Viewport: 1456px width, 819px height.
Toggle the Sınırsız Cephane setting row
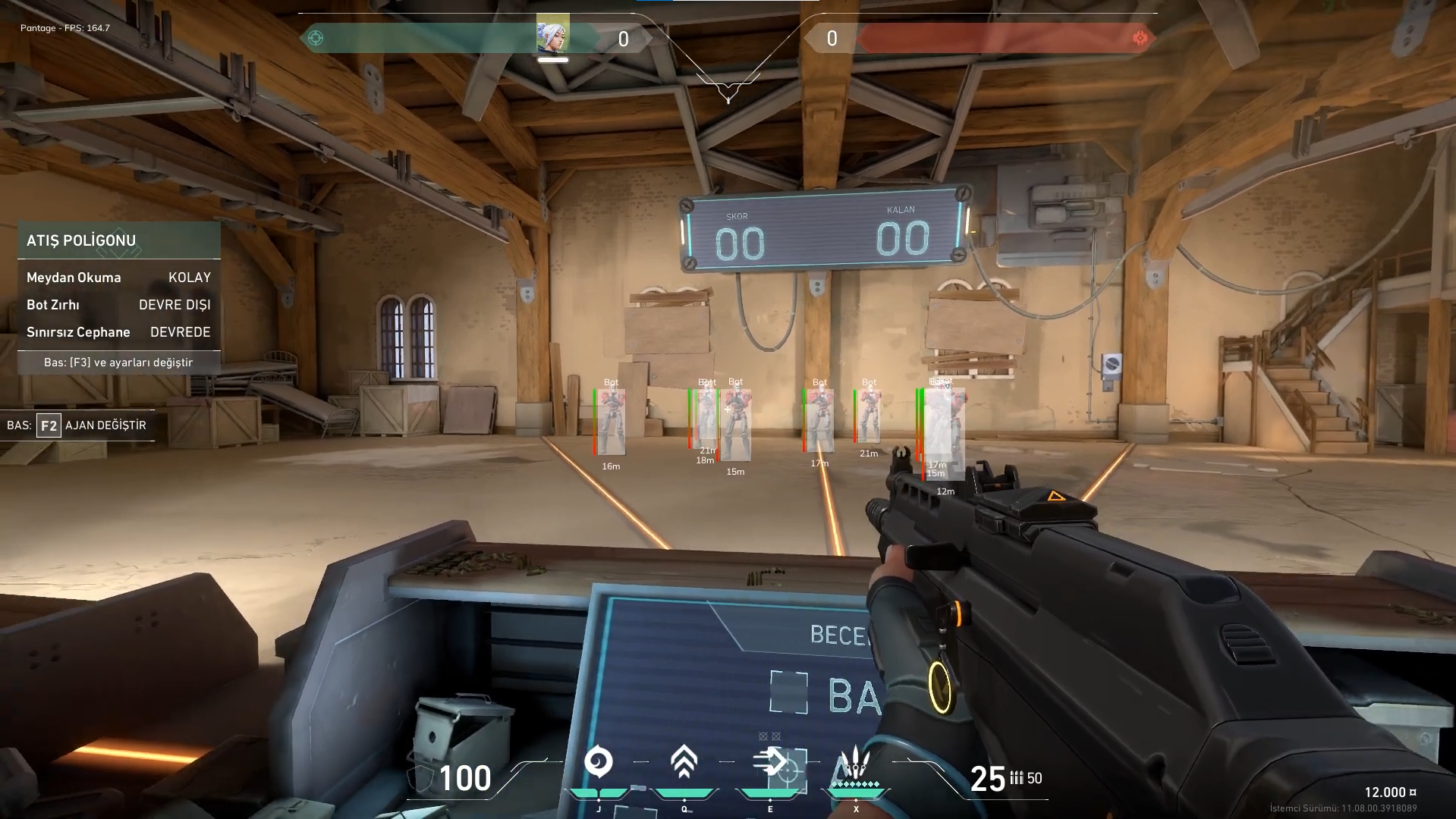click(x=119, y=332)
